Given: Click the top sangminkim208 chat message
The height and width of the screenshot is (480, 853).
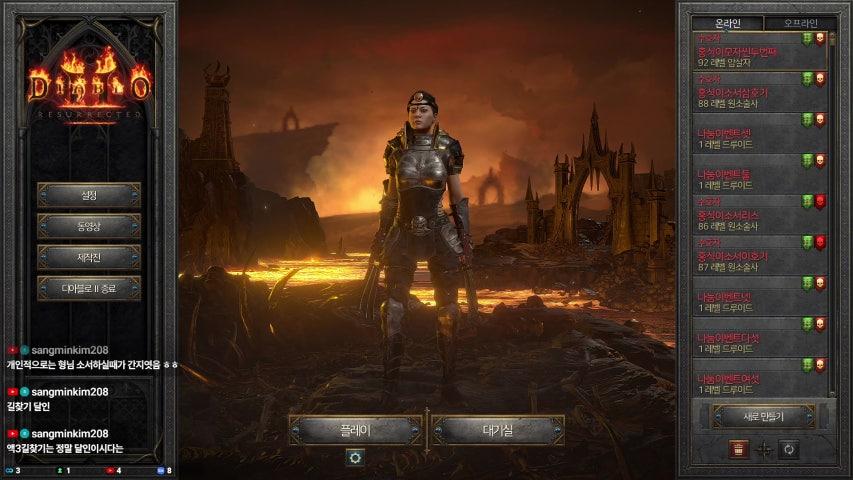Looking at the screenshot, I should click(x=90, y=358).
